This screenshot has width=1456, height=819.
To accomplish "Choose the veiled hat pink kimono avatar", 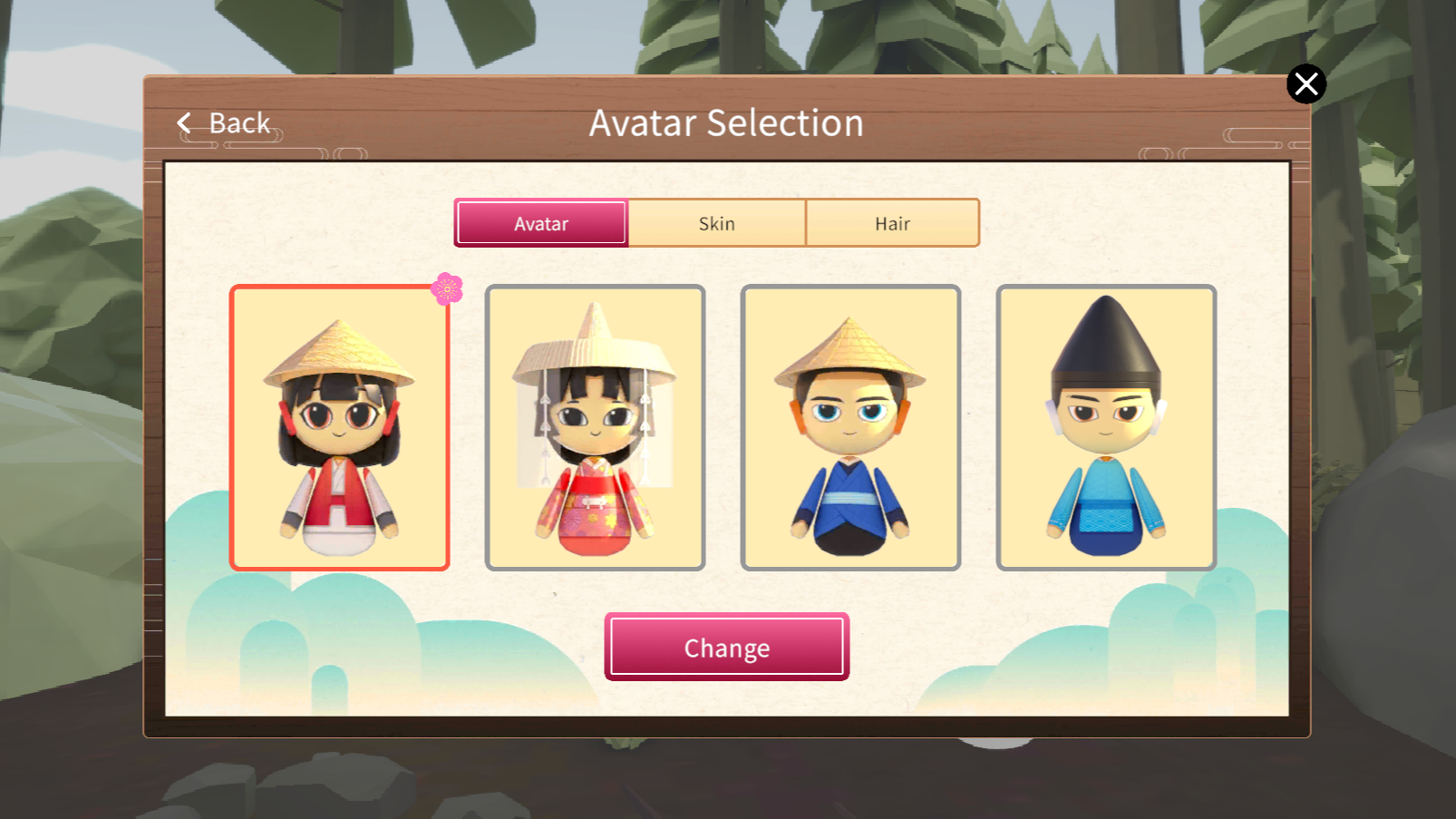I will pyautogui.click(x=595, y=428).
